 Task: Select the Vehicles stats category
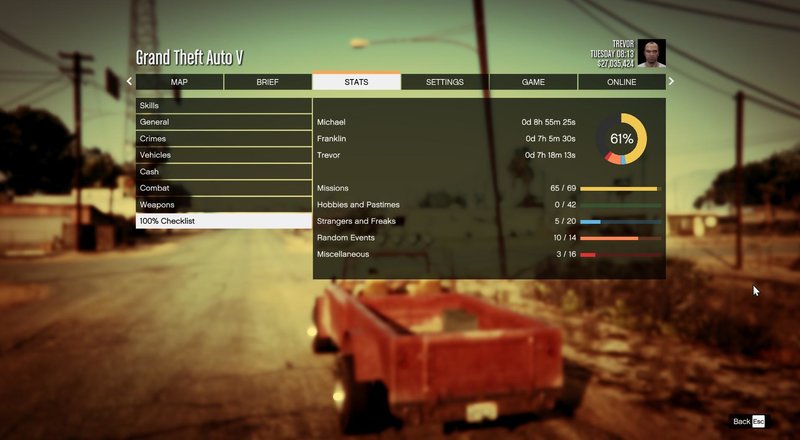[x=223, y=155]
